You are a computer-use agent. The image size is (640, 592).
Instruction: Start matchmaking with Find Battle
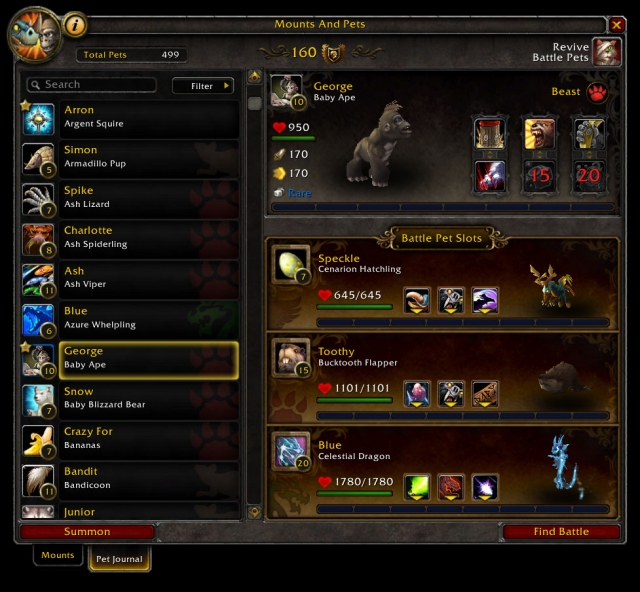tap(560, 532)
